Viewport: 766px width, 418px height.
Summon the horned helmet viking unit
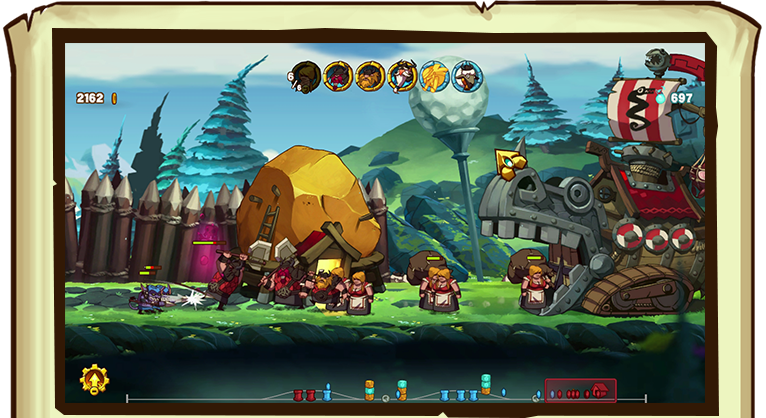403,76
